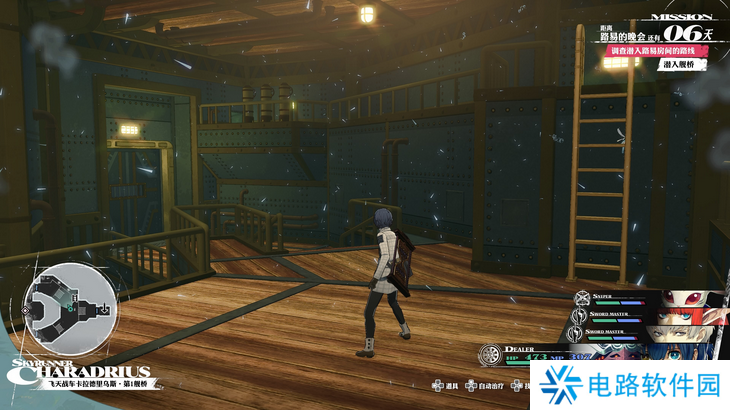Viewport: 730px width, 410px height.
Task: Select the Dealer class emblem
Action: (x=488, y=356)
